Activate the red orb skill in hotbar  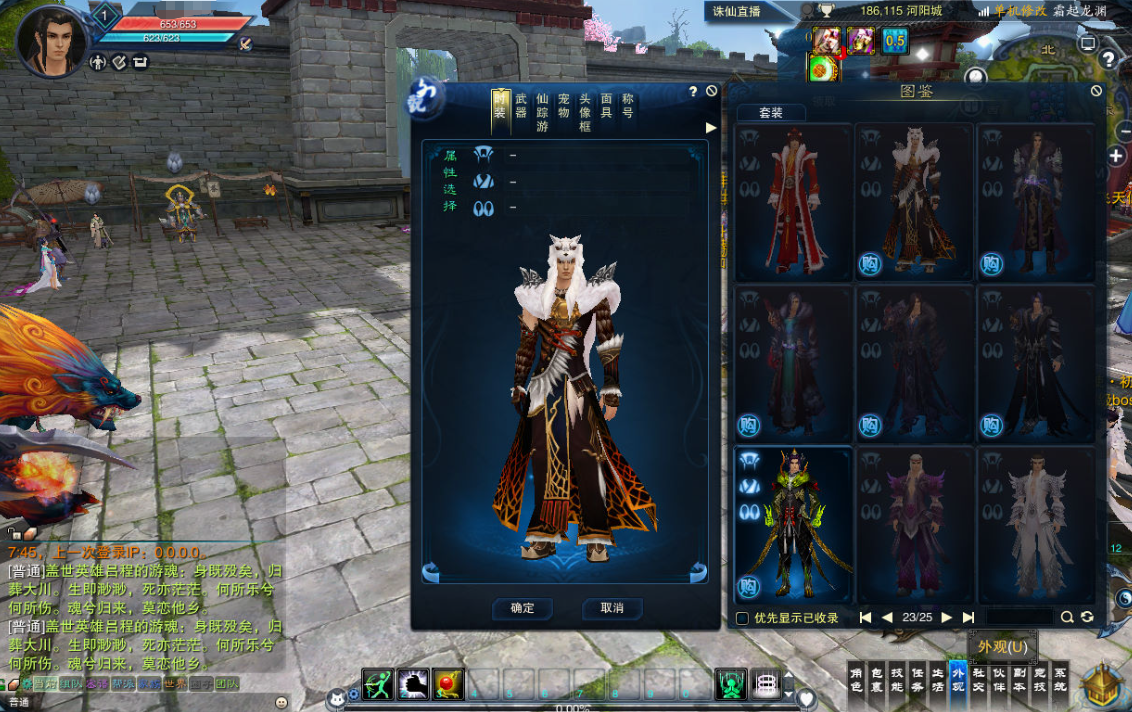(447, 684)
